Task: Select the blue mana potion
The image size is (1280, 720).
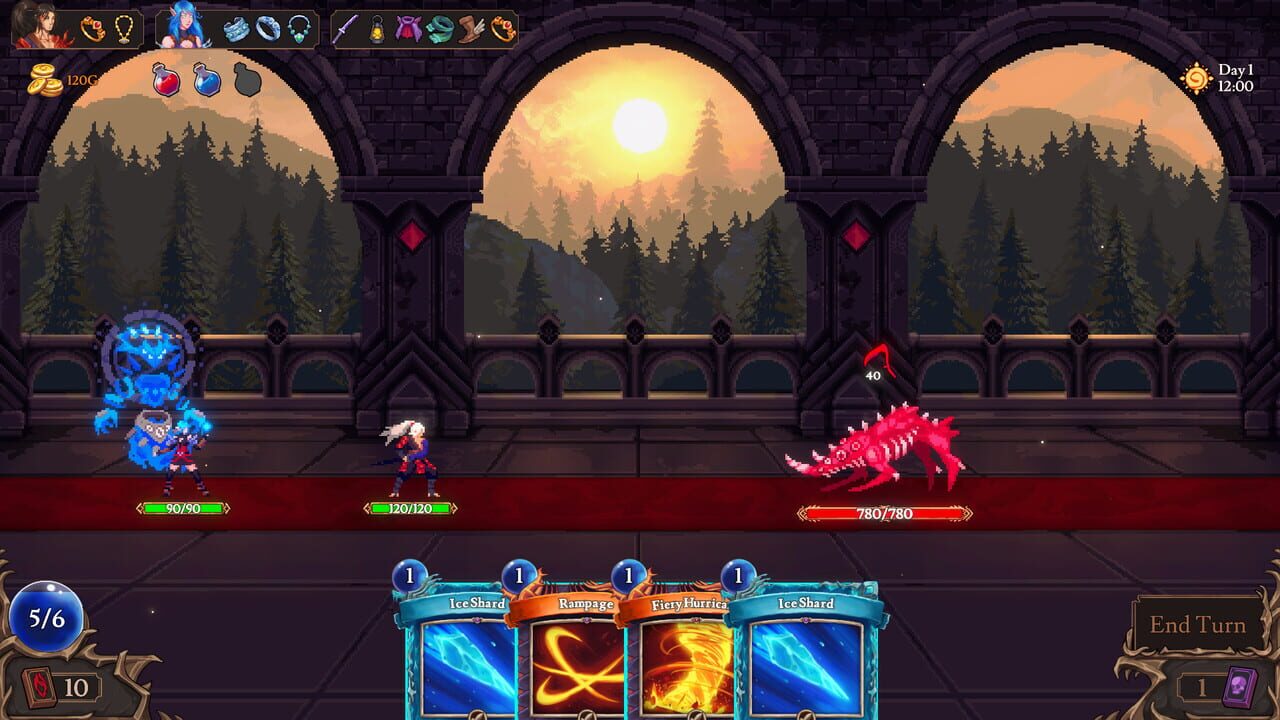Action: point(206,80)
